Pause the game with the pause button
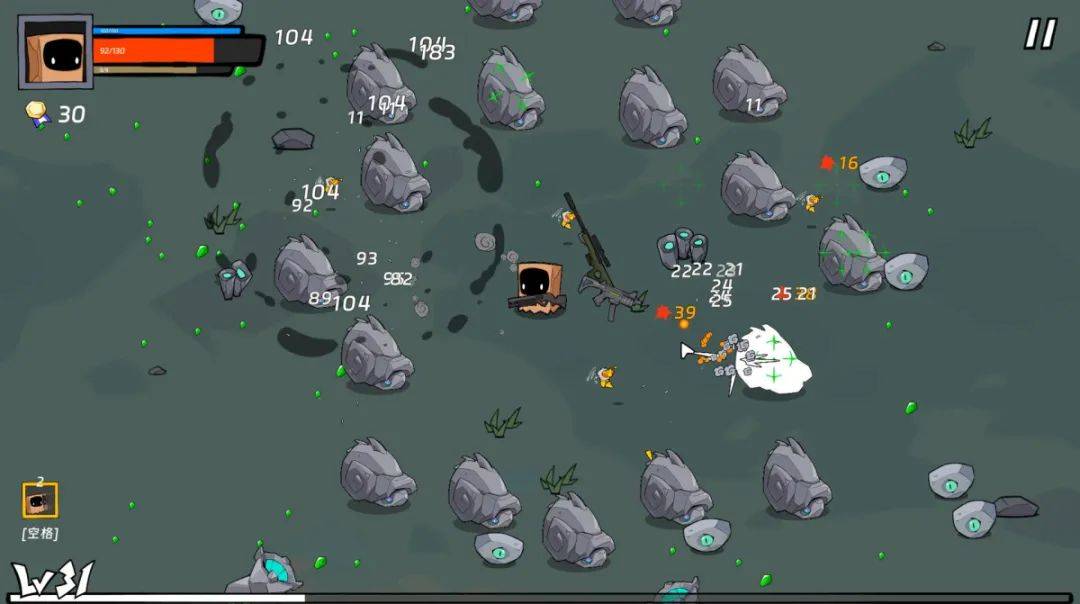 click(x=1039, y=34)
